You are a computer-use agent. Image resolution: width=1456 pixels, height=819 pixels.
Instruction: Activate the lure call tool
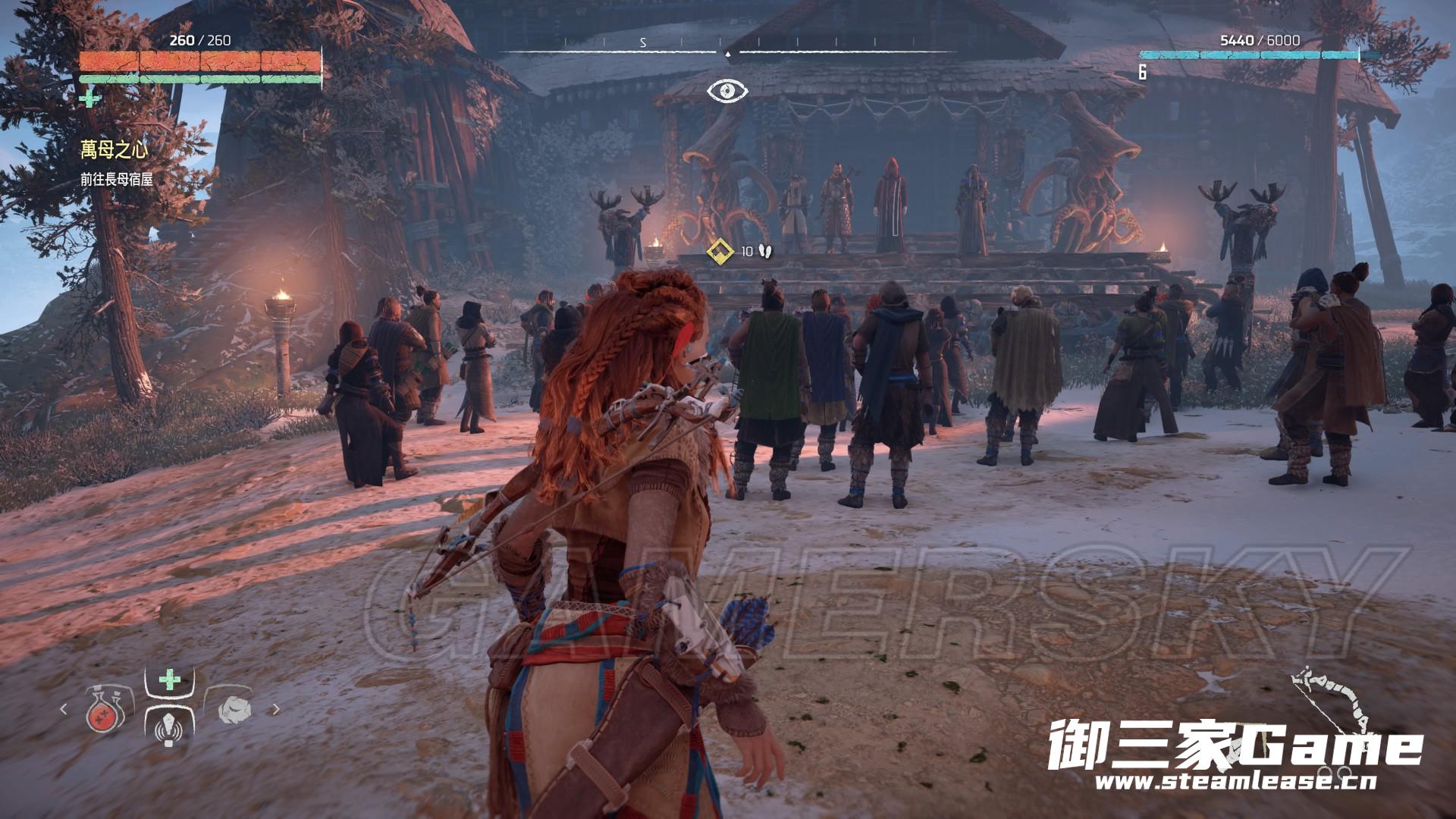[x=169, y=725]
